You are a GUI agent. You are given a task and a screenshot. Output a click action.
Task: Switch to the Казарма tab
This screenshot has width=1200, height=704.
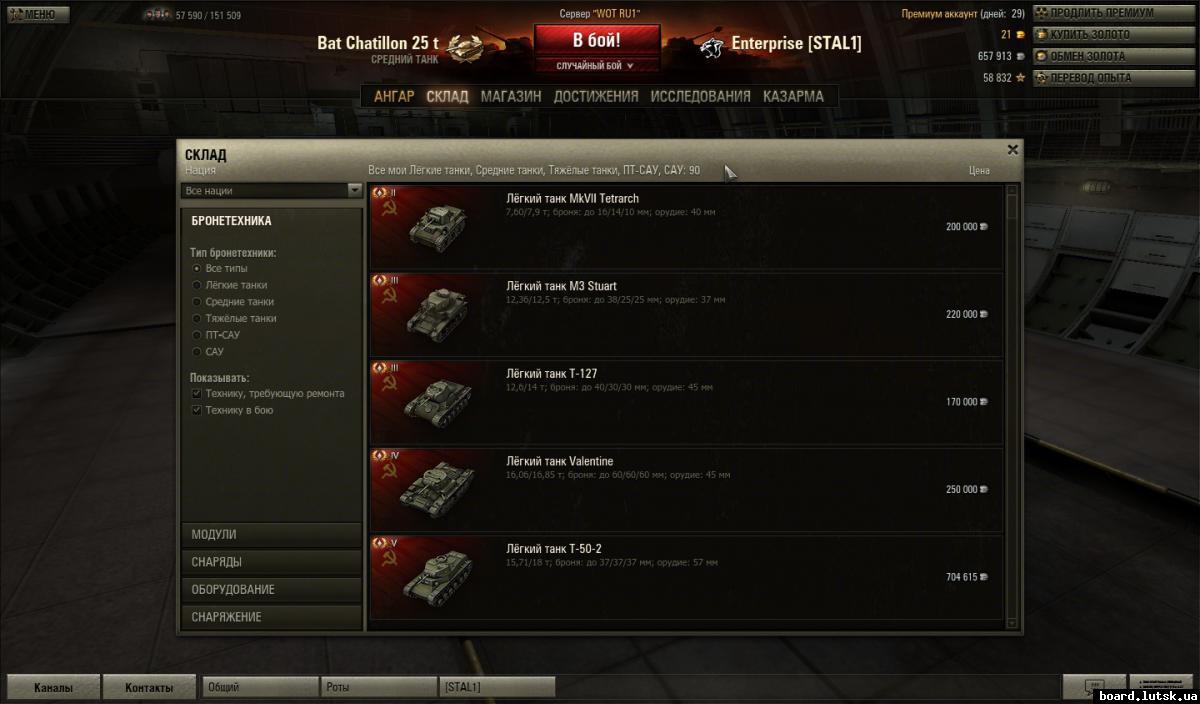tap(793, 97)
